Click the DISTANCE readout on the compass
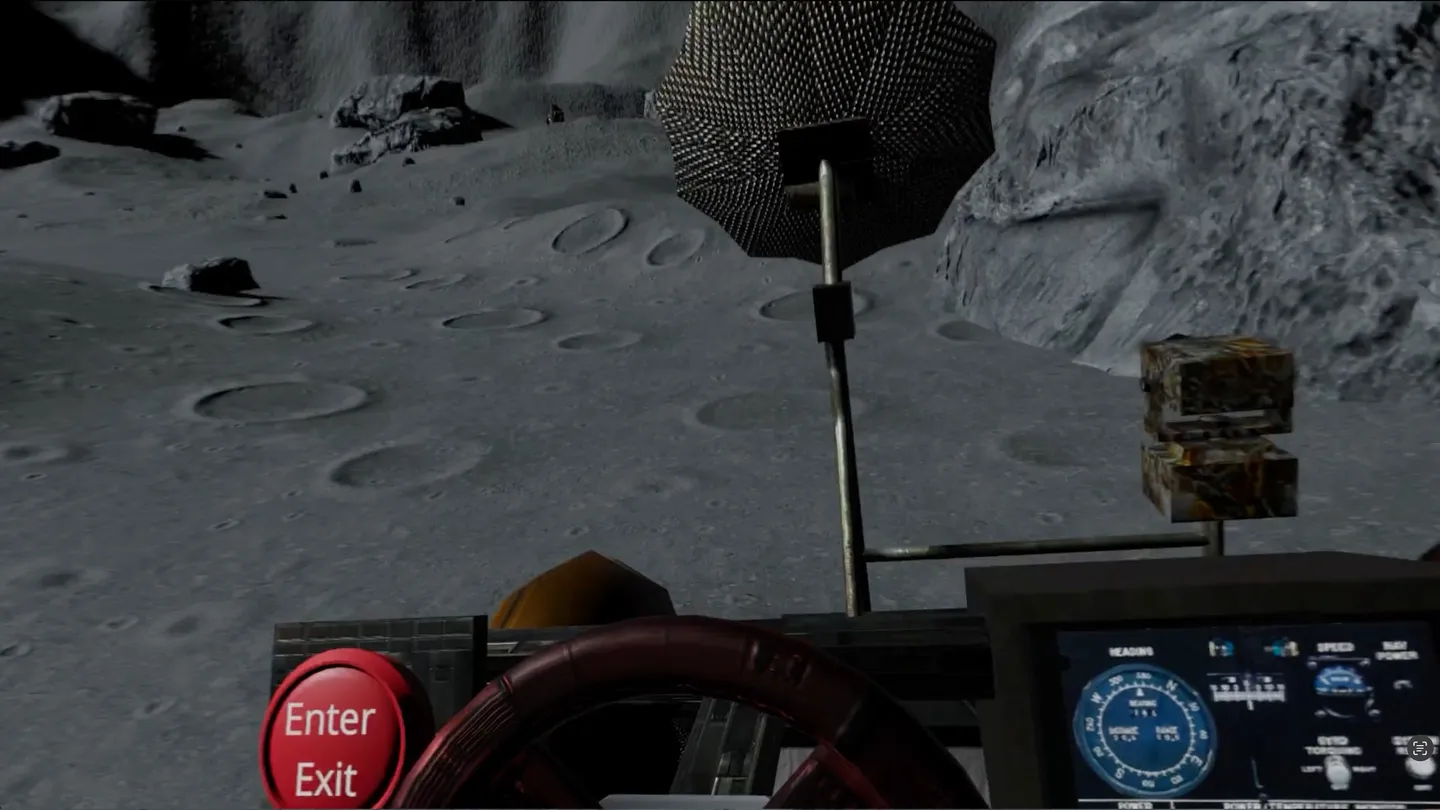The height and width of the screenshot is (810, 1440). point(1123,731)
